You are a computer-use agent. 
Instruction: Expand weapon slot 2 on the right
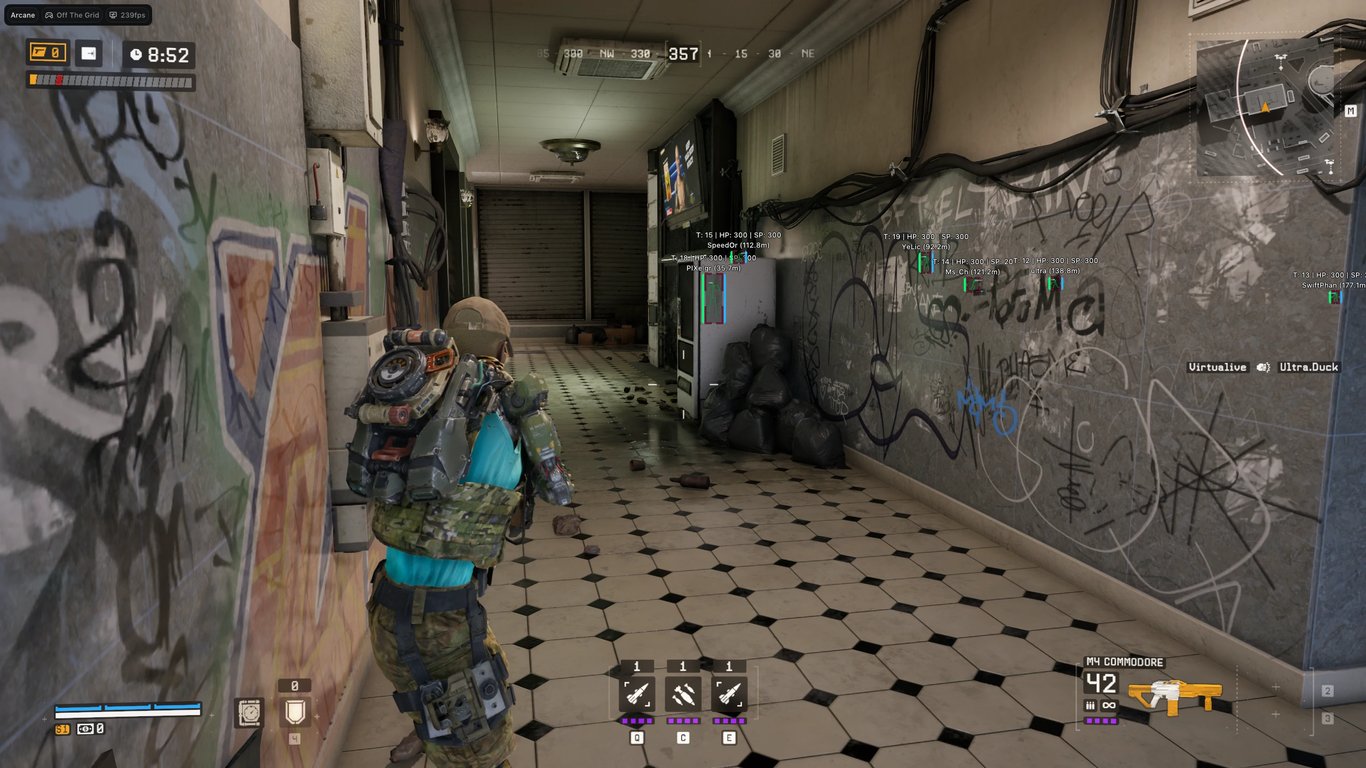pyautogui.click(x=1328, y=691)
